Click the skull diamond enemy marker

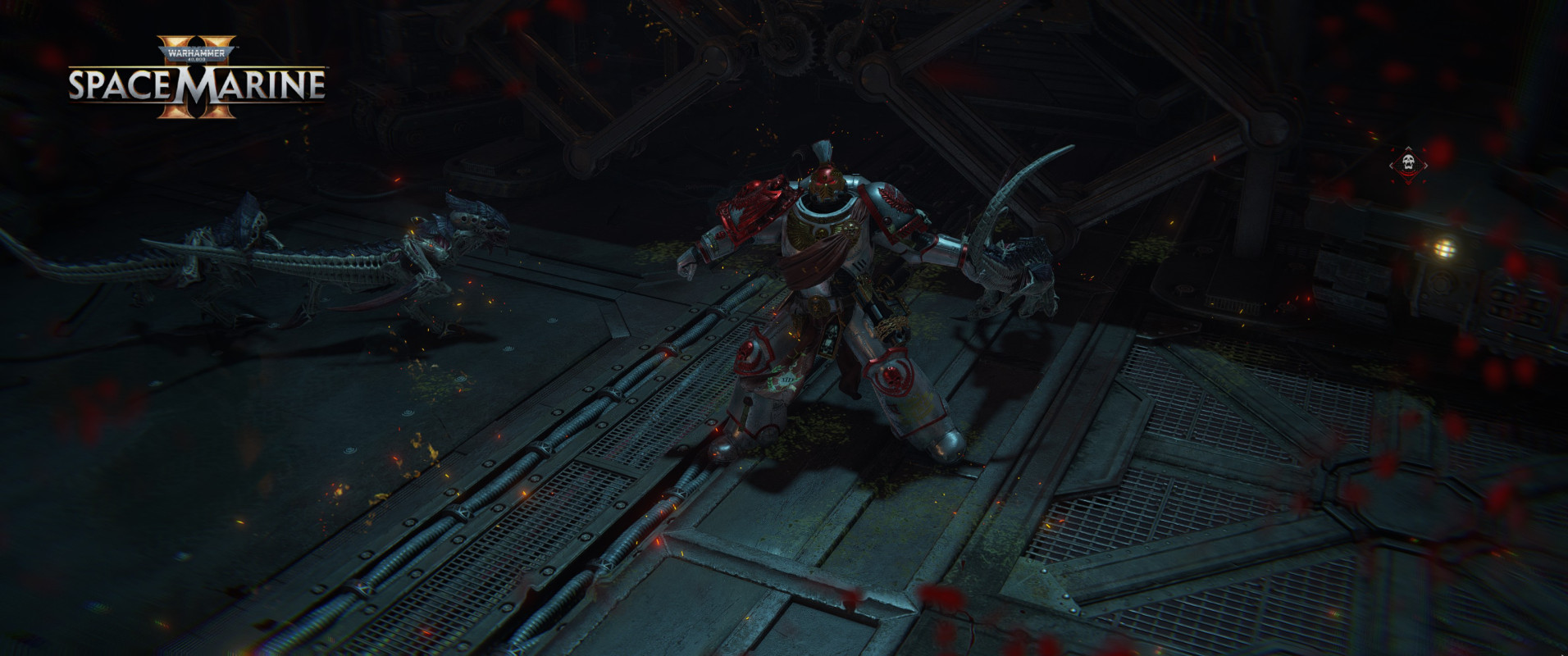pos(1408,164)
